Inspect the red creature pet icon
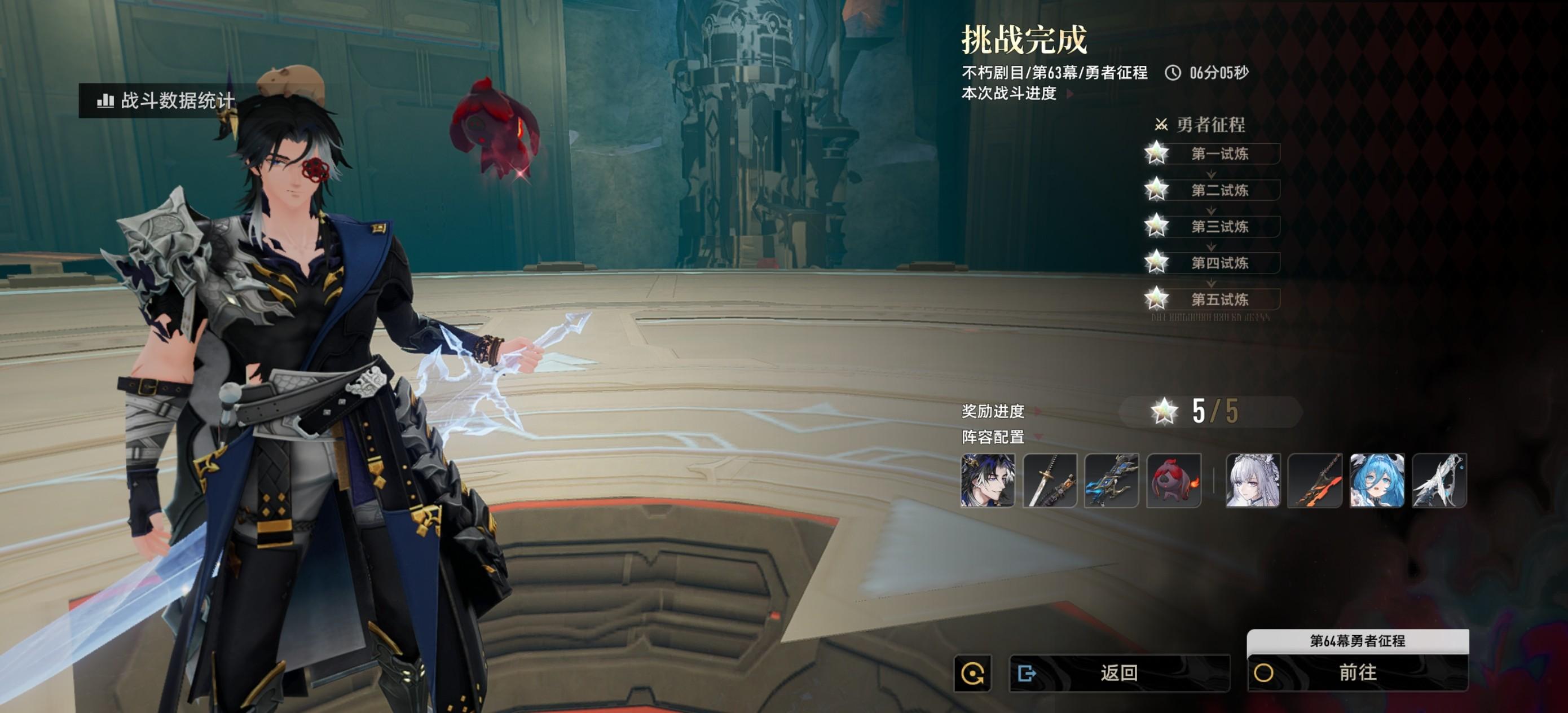Screen dimensions: 1568x713 [1173, 481]
